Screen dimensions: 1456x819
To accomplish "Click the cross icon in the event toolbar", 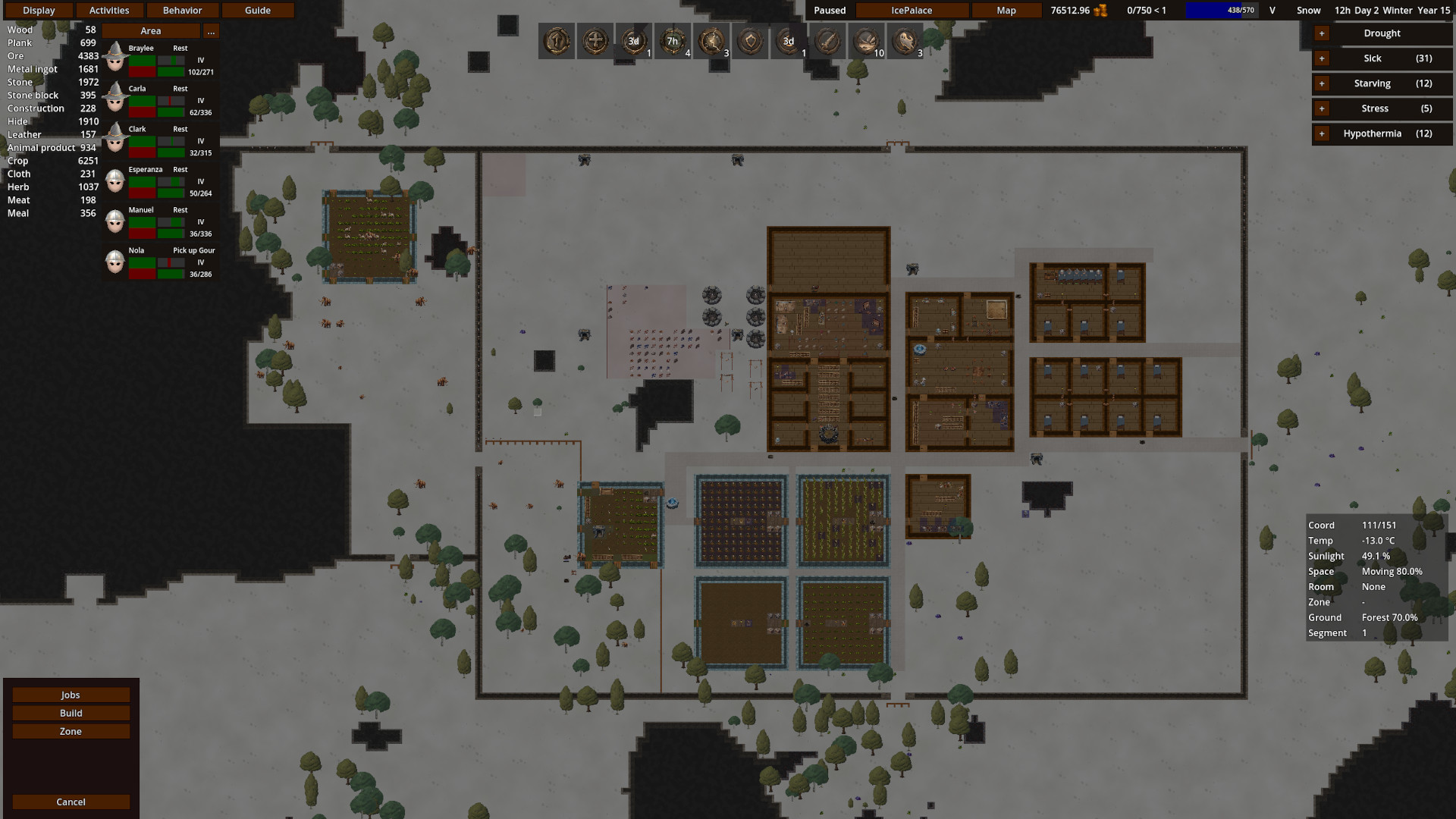I will pyautogui.click(x=595, y=41).
